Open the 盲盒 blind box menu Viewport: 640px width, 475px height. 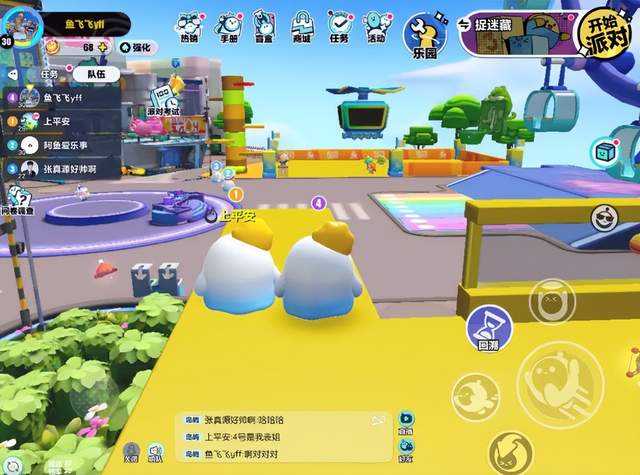pos(264,27)
